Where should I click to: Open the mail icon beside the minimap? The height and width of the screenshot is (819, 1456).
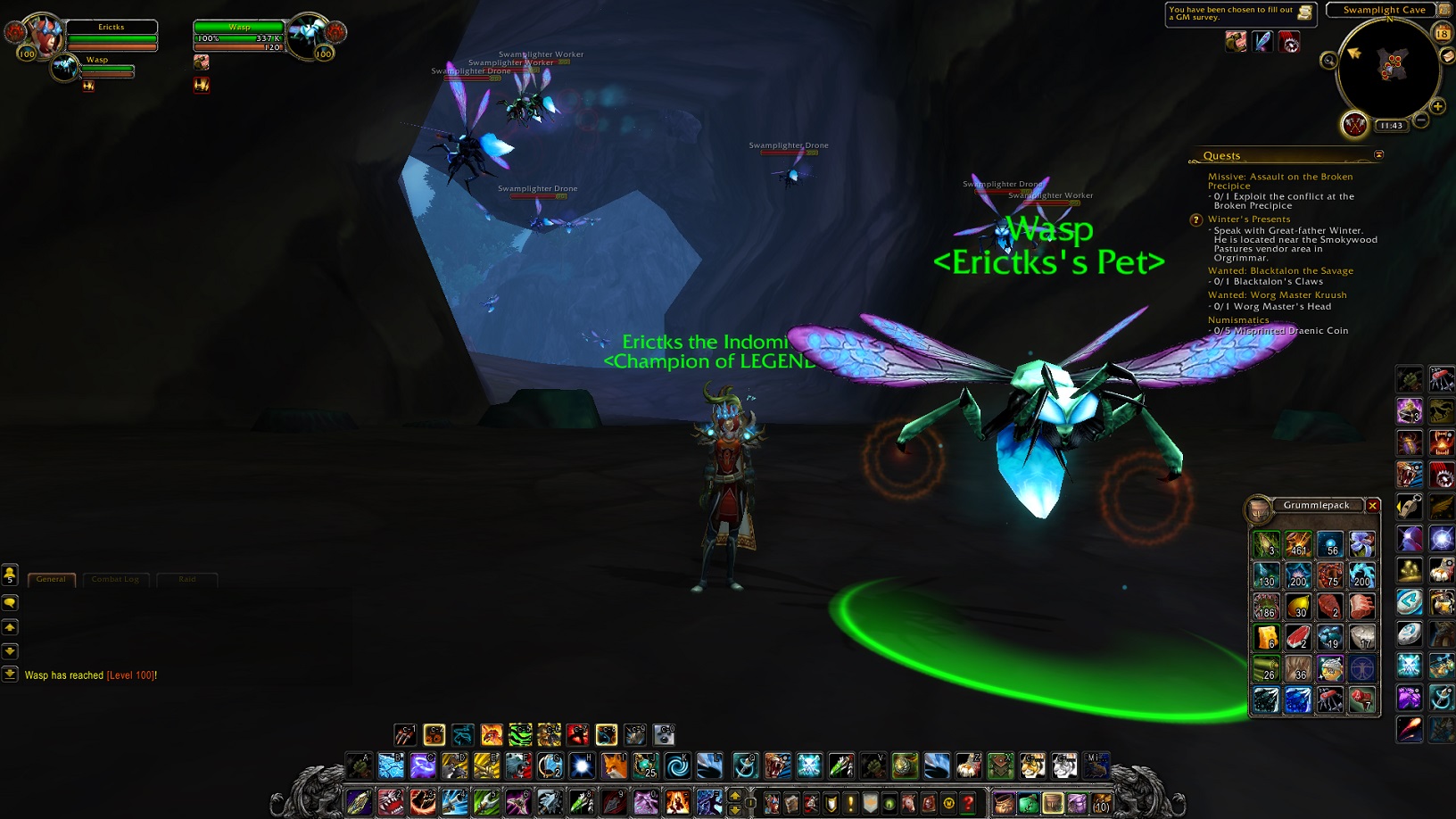coord(1445,56)
